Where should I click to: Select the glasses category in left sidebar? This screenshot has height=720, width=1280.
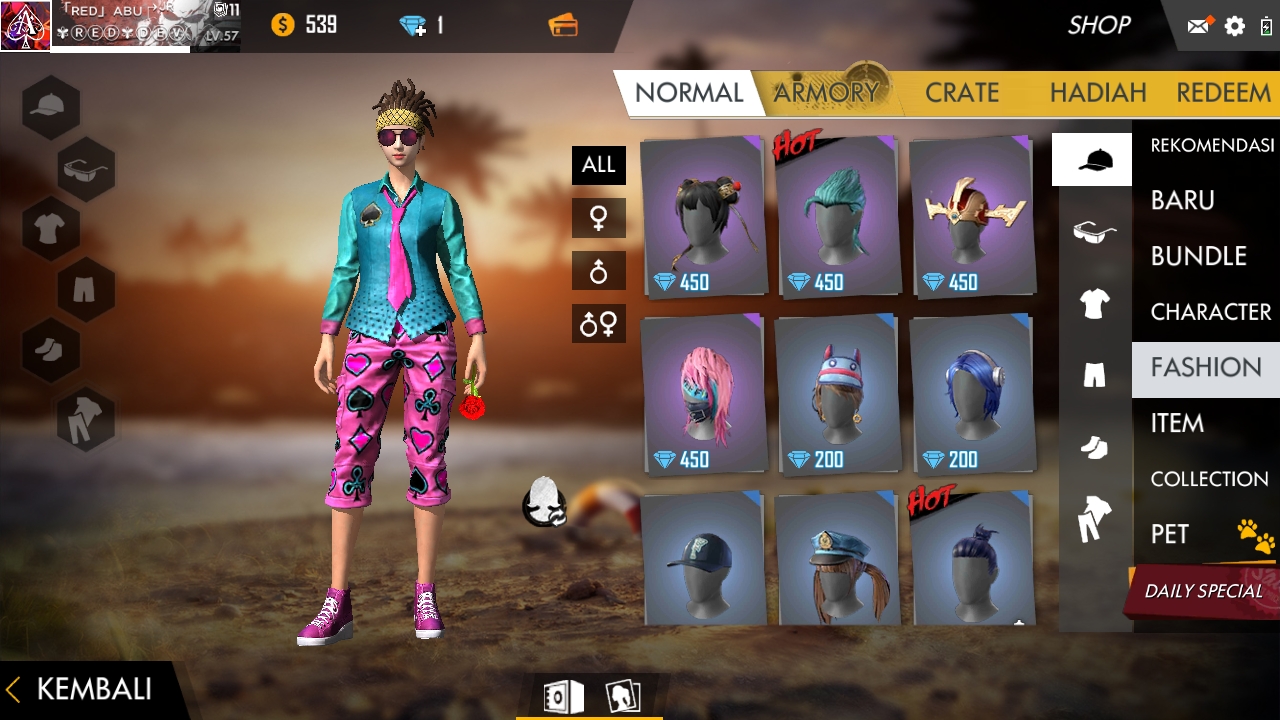tap(85, 169)
